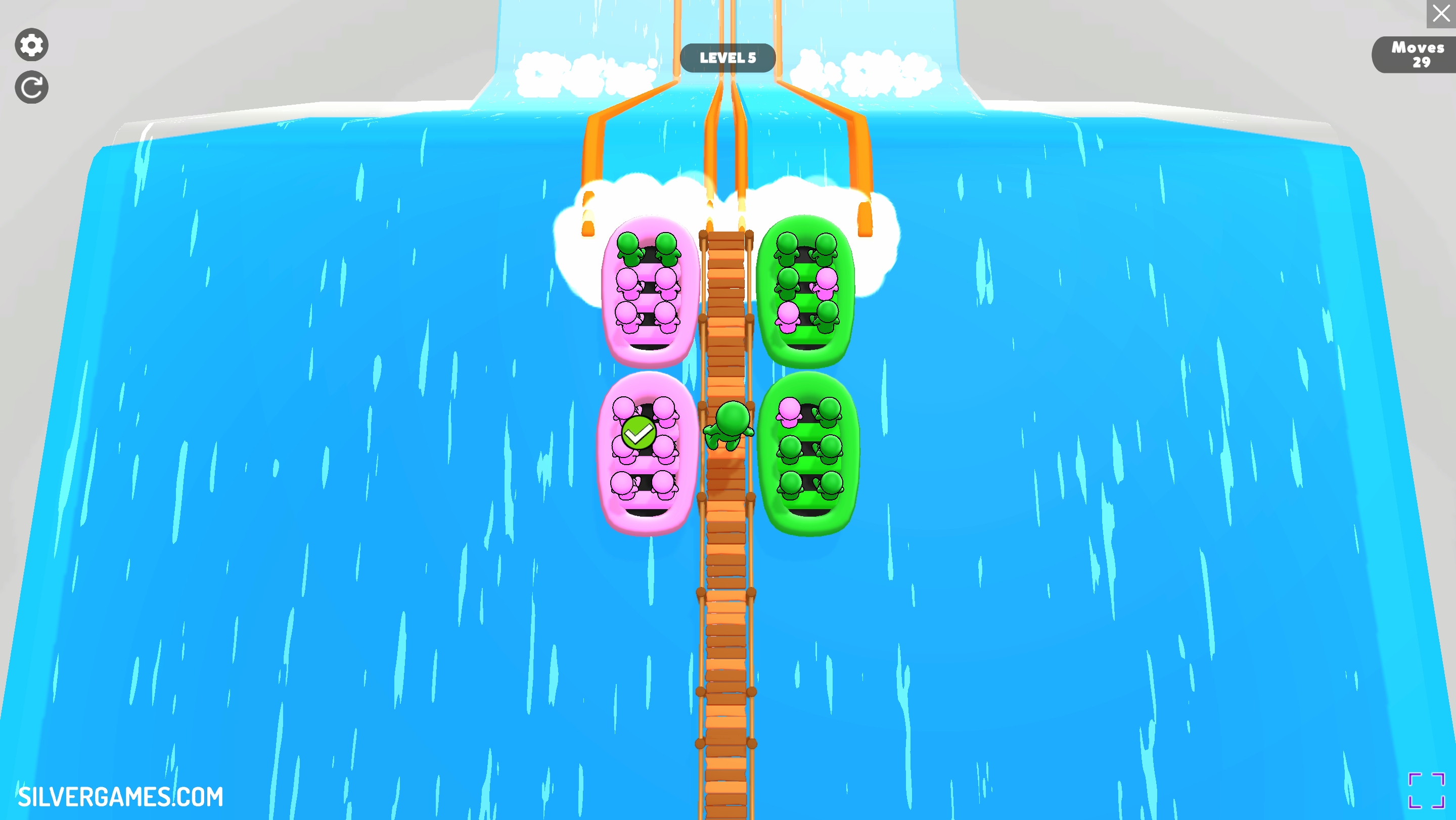
Task: Select the pink boat carrying two green passengers
Action: [649, 291]
